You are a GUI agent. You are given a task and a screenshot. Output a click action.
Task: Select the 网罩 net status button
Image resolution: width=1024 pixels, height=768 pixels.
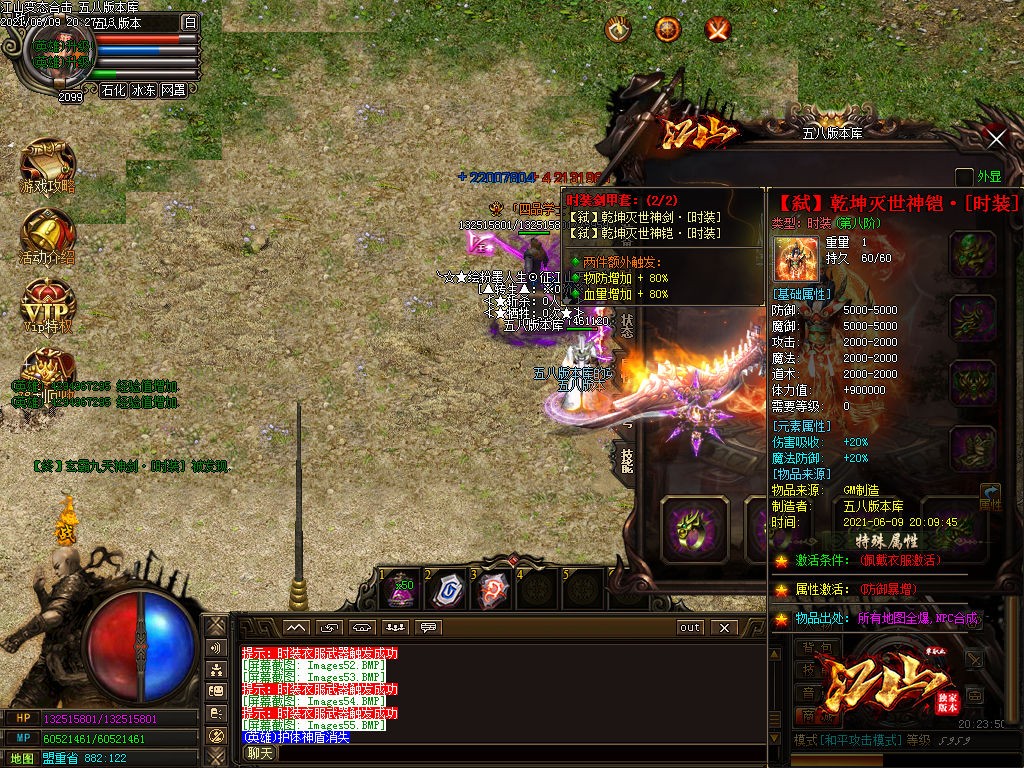click(173, 90)
